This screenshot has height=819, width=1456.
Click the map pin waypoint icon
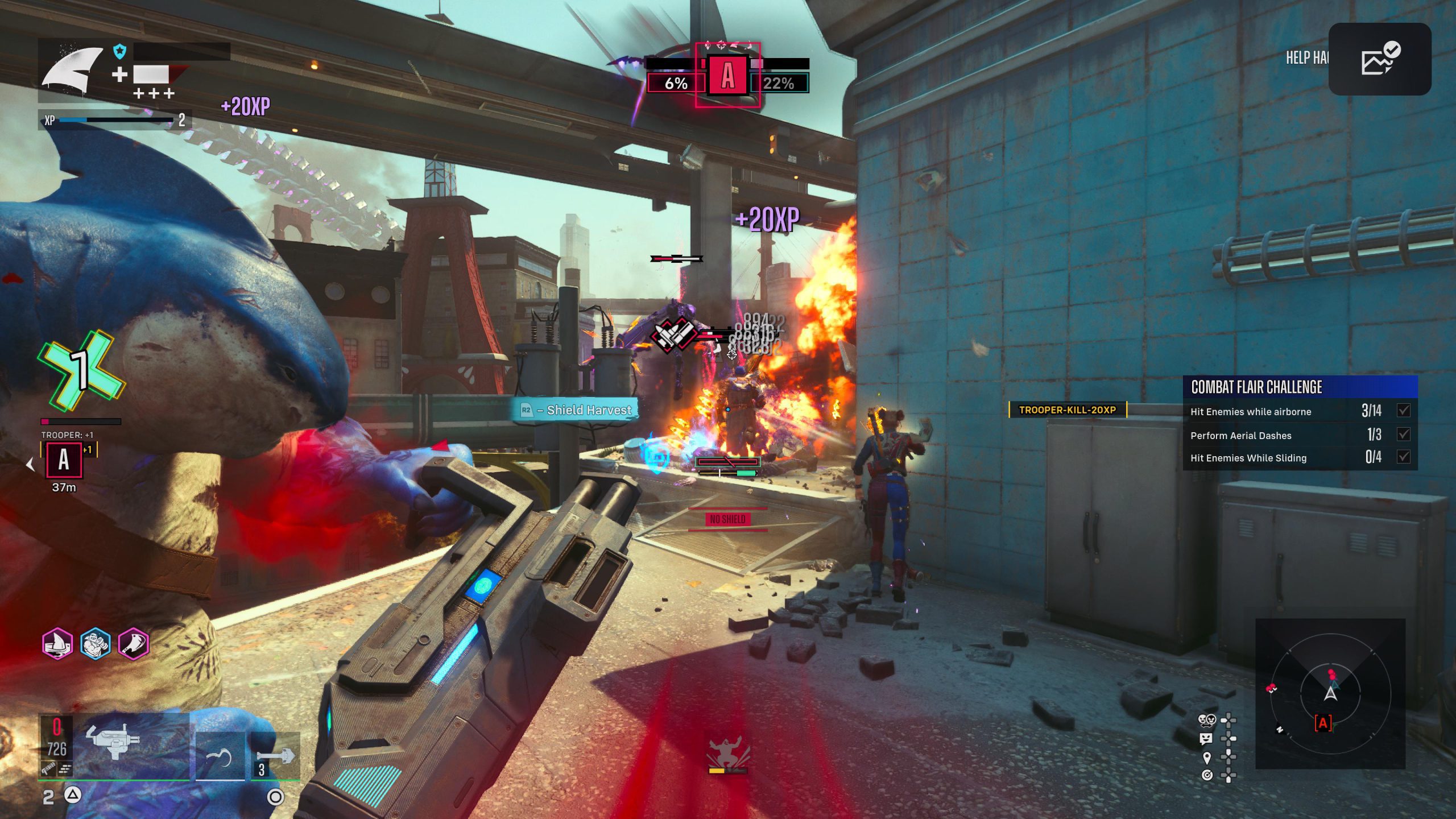(1207, 758)
